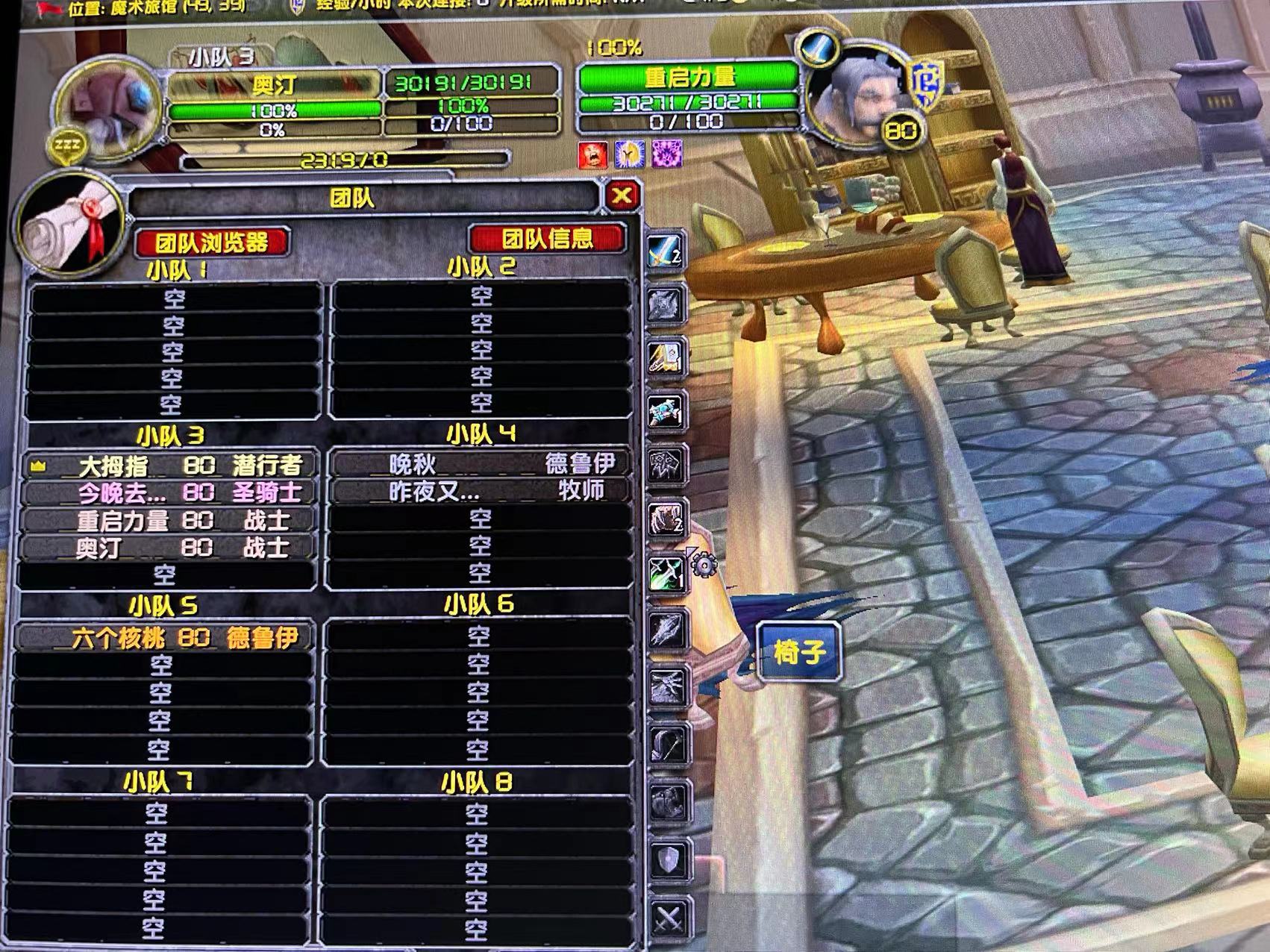The height and width of the screenshot is (952, 1270).
Task: Select priest 昨夜又… in group 4
Action: (479, 491)
